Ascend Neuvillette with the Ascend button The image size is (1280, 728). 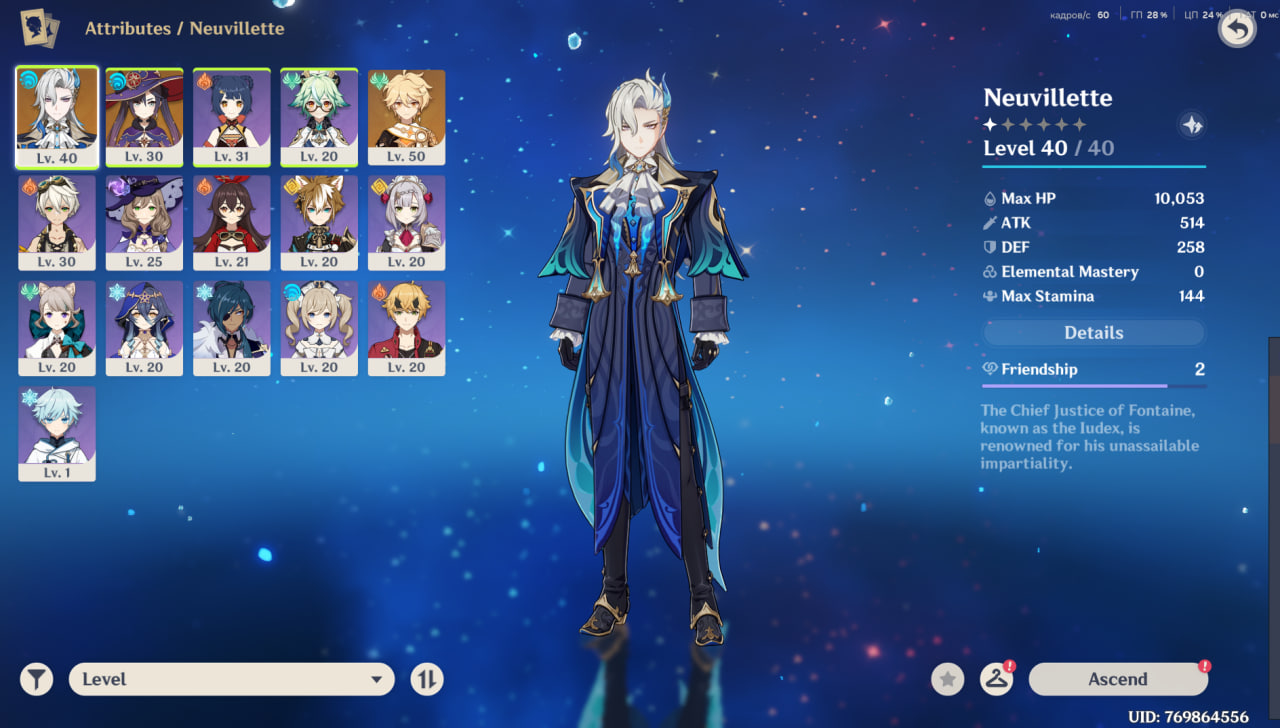click(1118, 679)
